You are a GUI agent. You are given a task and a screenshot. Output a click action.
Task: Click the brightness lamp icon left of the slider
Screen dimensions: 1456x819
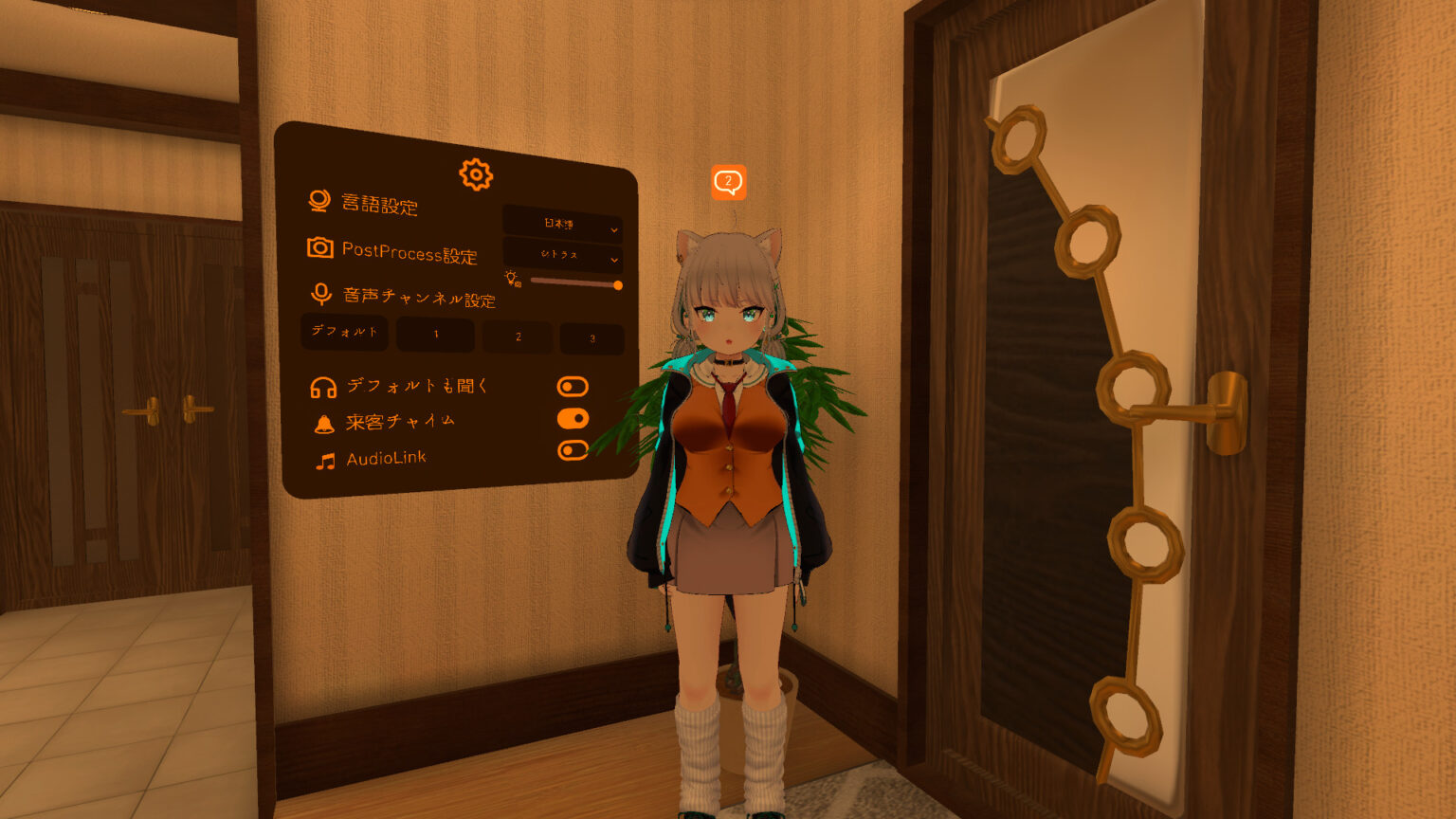(509, 279)
